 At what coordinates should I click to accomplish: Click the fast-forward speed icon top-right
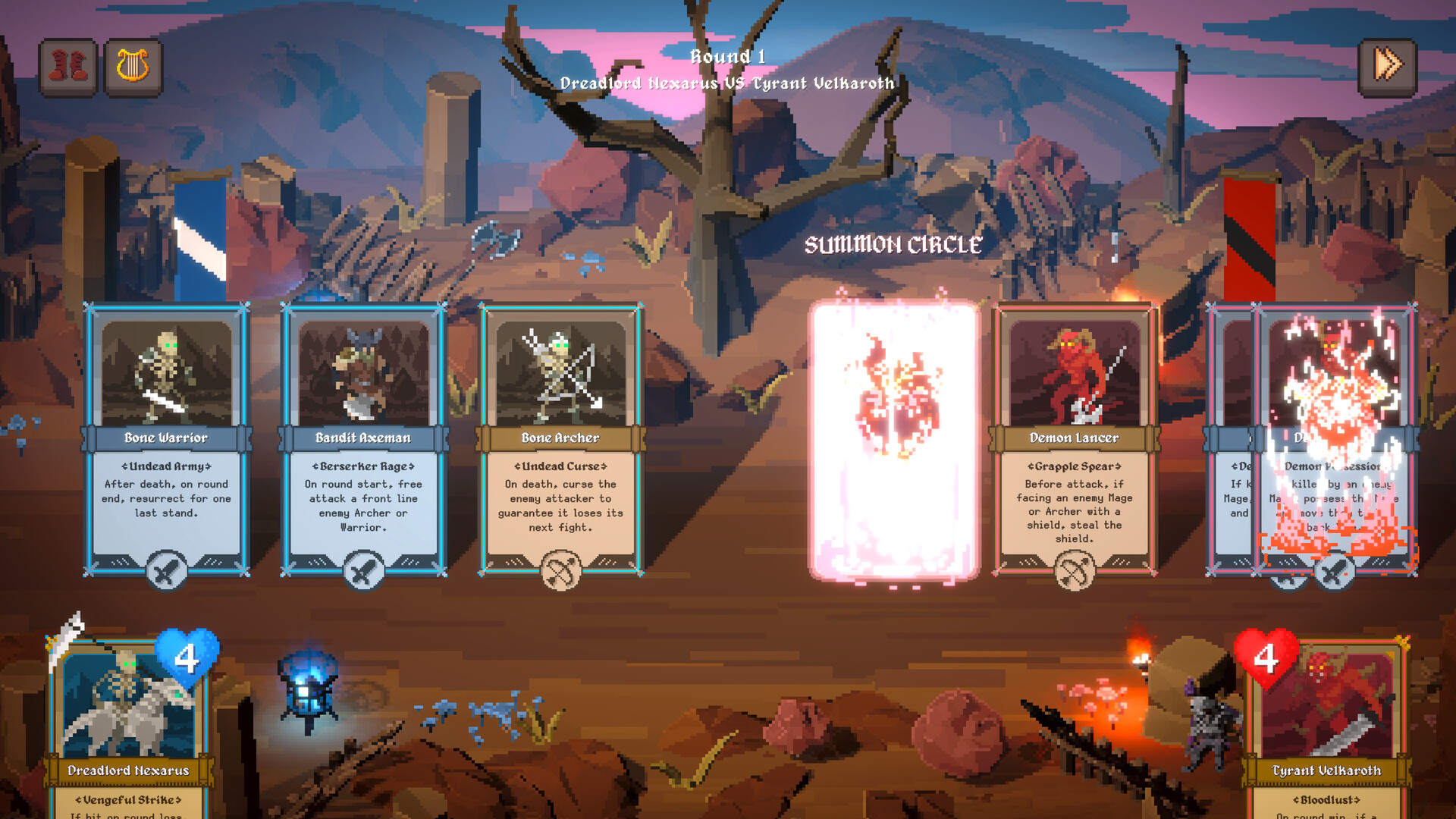[x=1388, y=65]
